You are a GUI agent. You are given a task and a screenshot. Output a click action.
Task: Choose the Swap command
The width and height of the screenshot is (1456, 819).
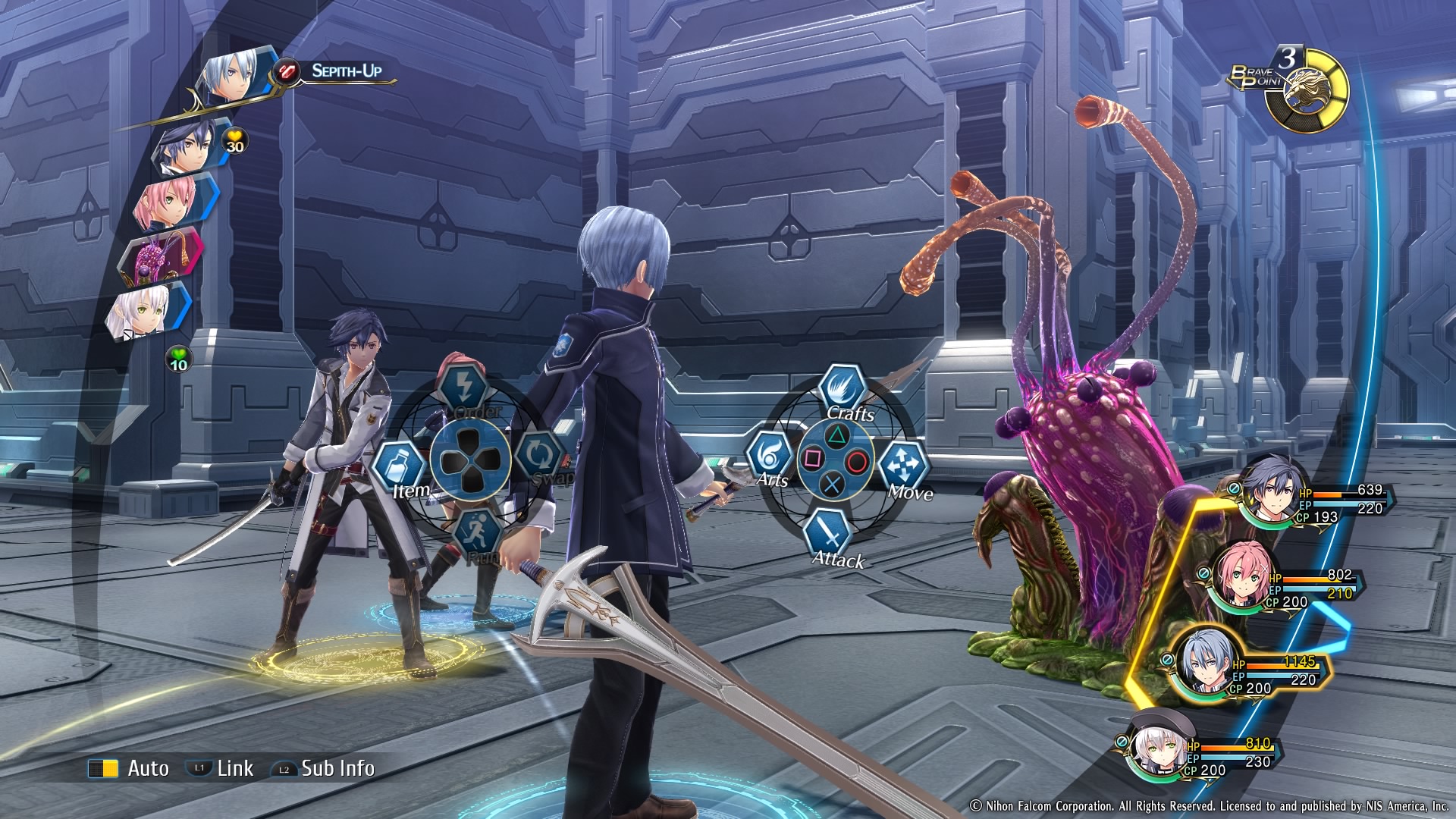(x=539, y=457)
